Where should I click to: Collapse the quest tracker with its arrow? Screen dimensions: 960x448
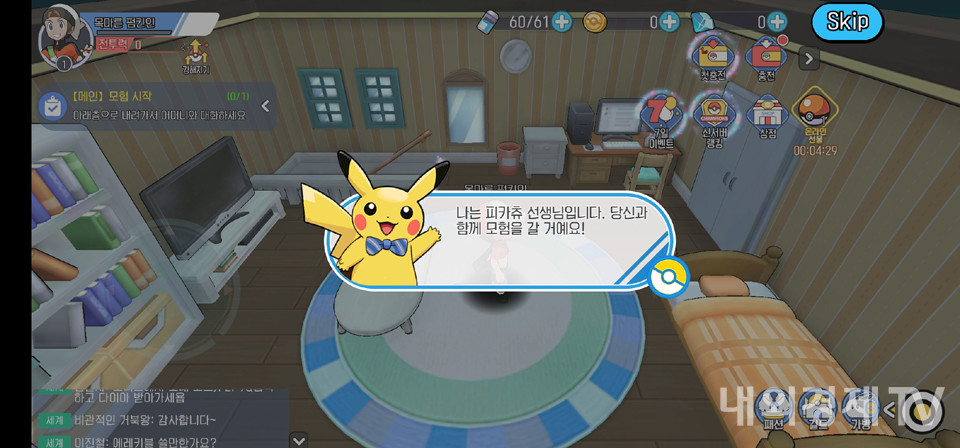click(x=266, y=105)
